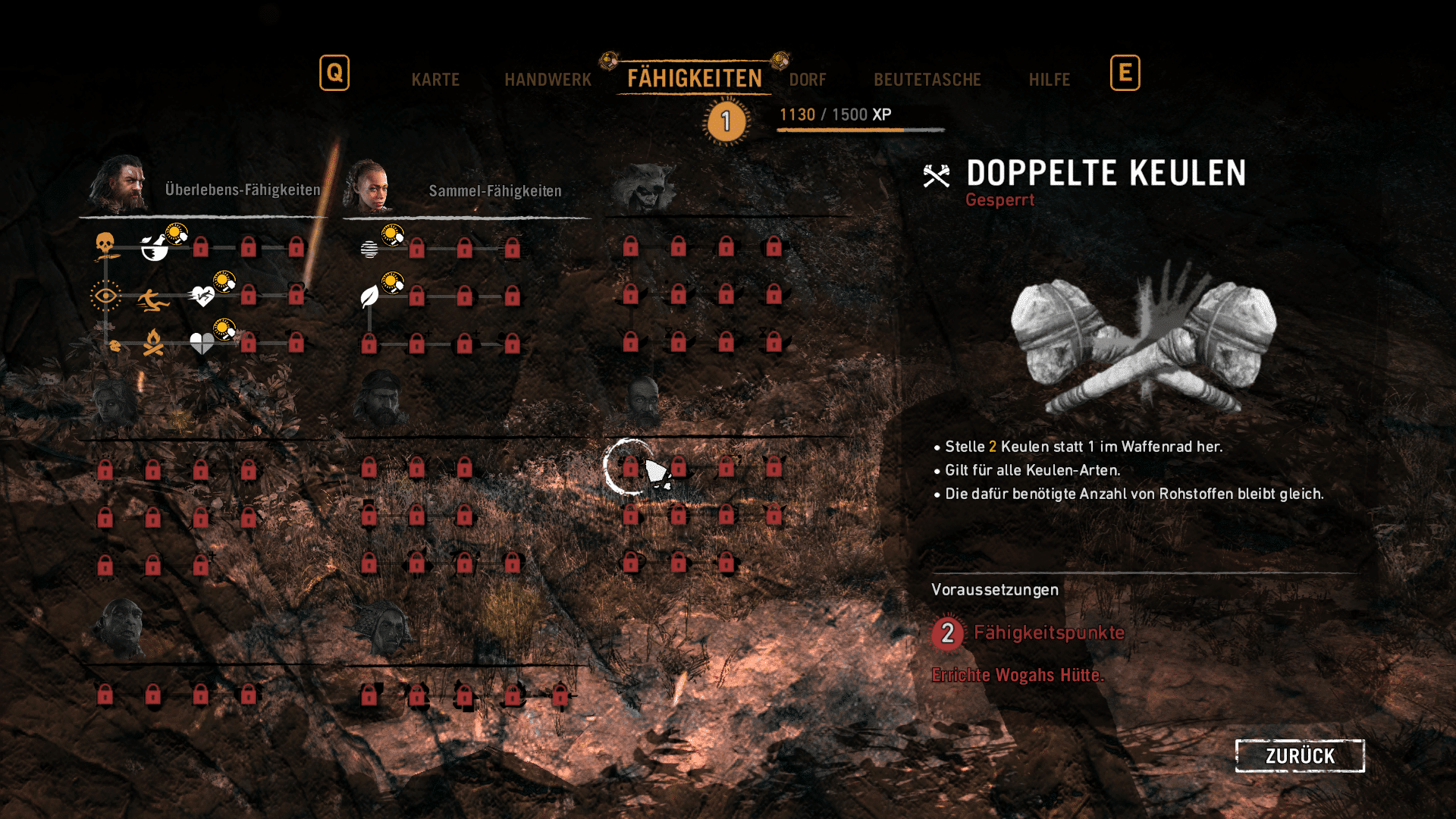The width and height of the screenshot is (1456, 819).
Task: Select the heart with running figure skill
Action: pos(202,296)
